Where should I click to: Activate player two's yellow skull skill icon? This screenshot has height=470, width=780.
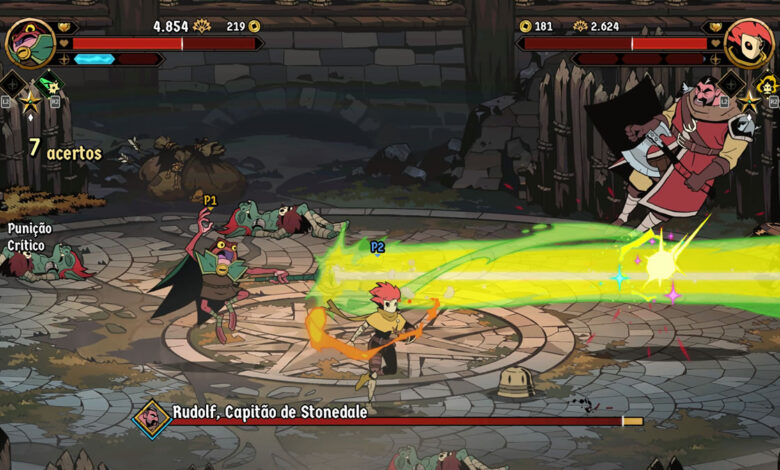766,85
